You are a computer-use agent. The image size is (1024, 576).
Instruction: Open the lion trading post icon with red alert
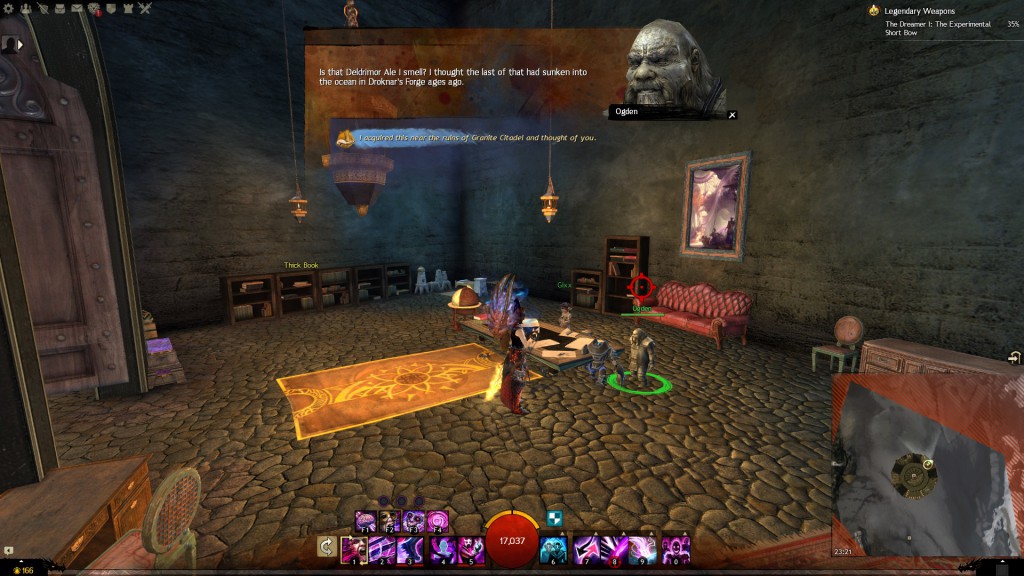click(95, 9)
